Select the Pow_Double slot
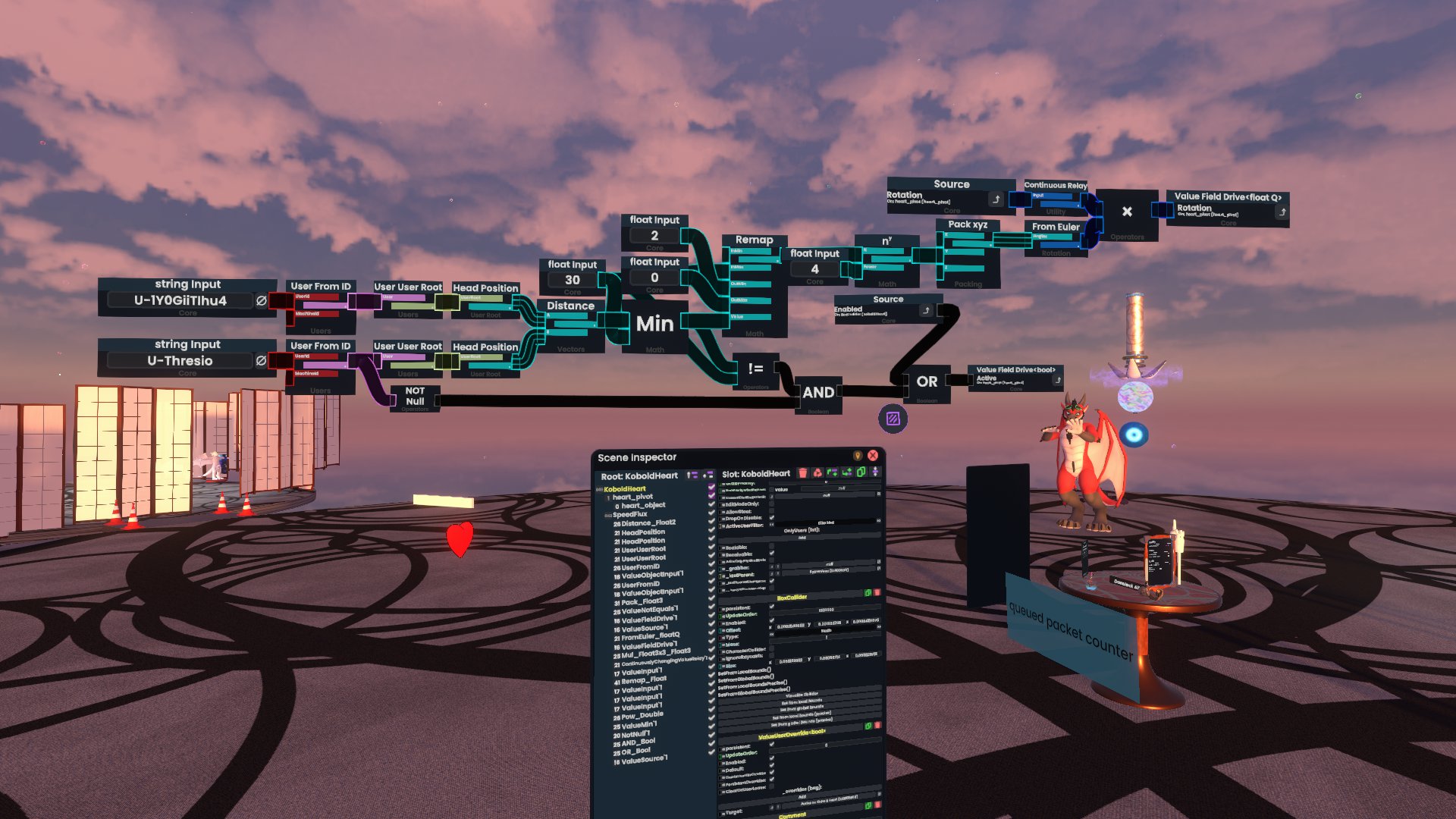Screen dimensions: 1456x819 click(642, 714)
